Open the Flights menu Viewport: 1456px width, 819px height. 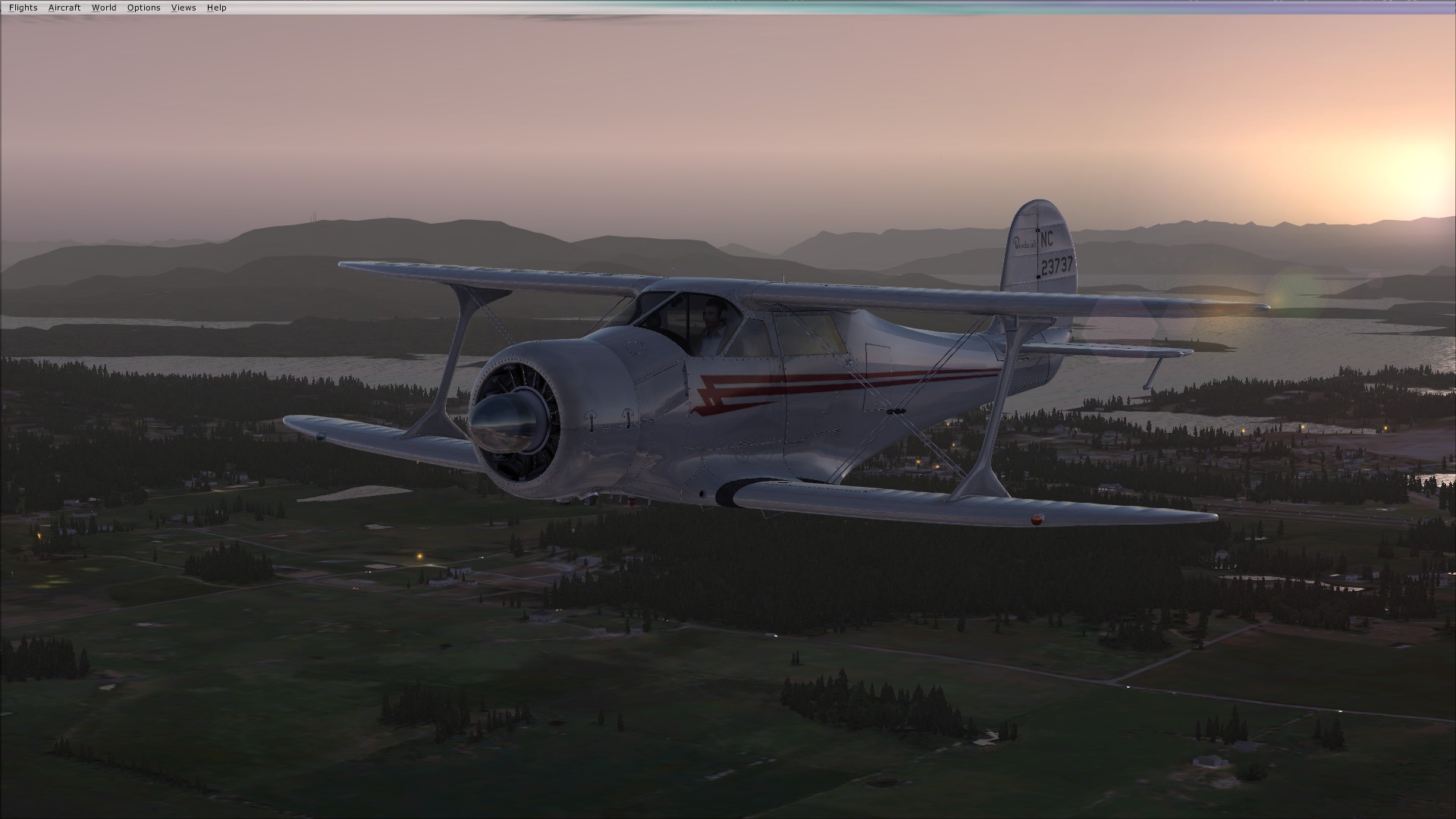pyautogui.click(x=24, y=8)
